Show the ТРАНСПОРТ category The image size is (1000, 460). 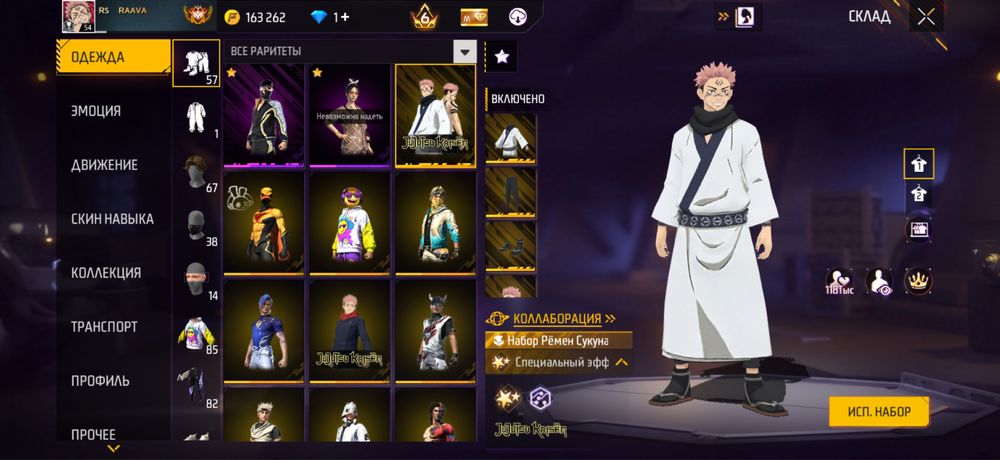tap(104, 327)
